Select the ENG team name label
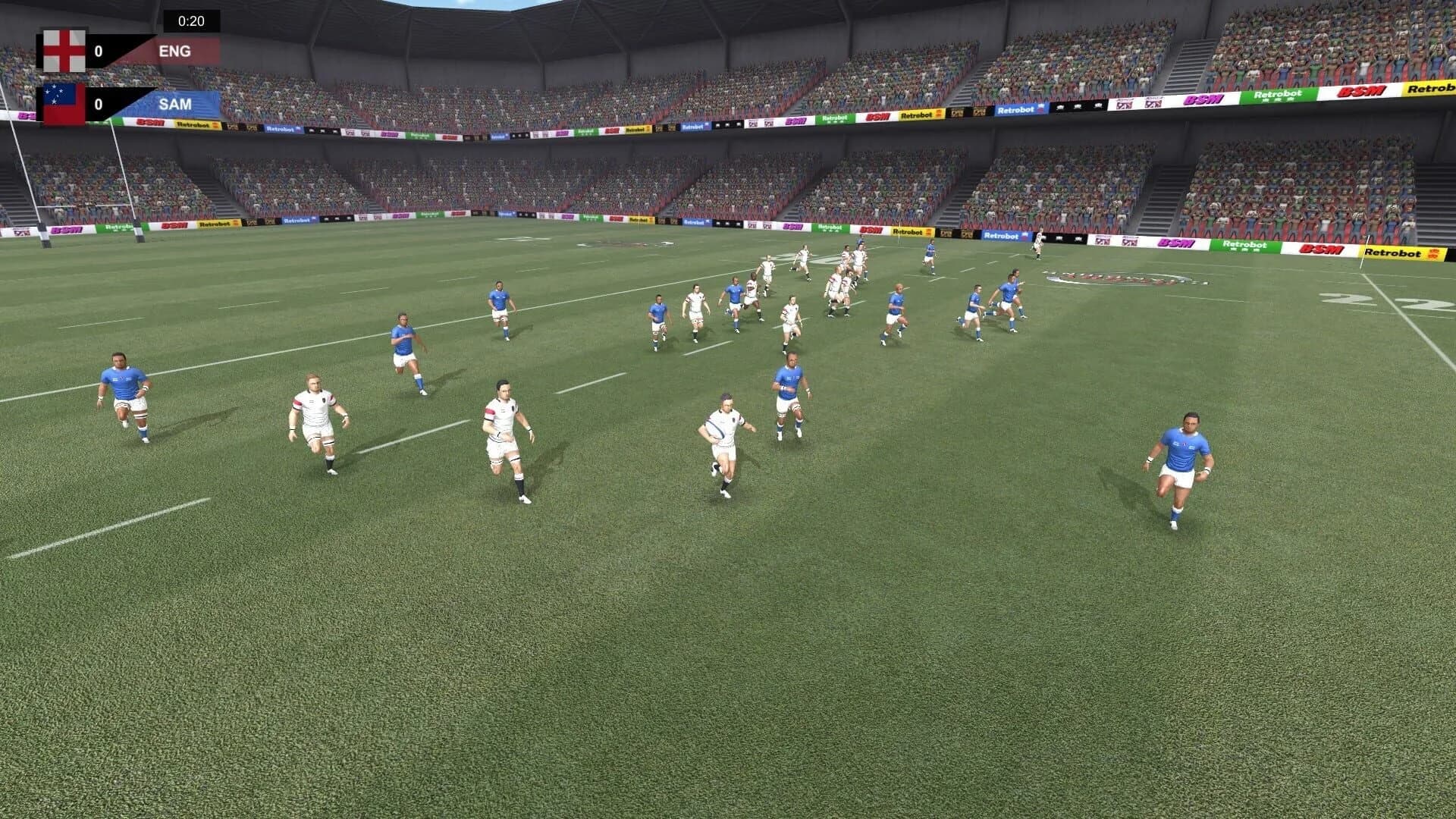The width and height of the screenshot is (1456, 819). 176,50
